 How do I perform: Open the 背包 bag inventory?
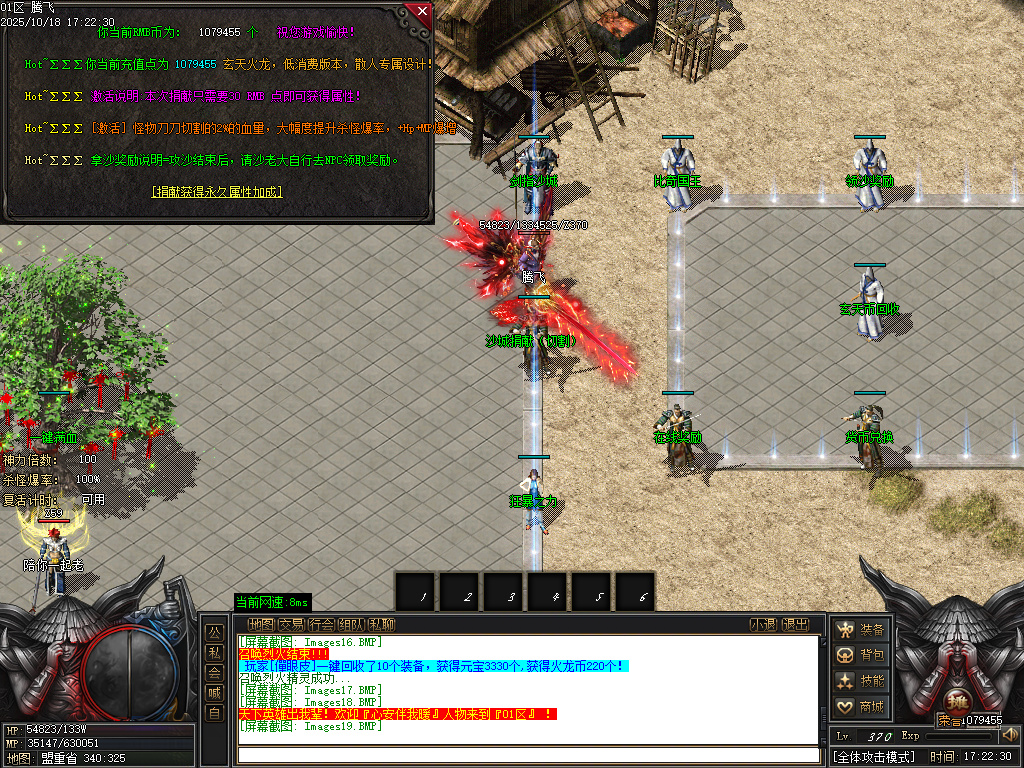tap(861, 655)
